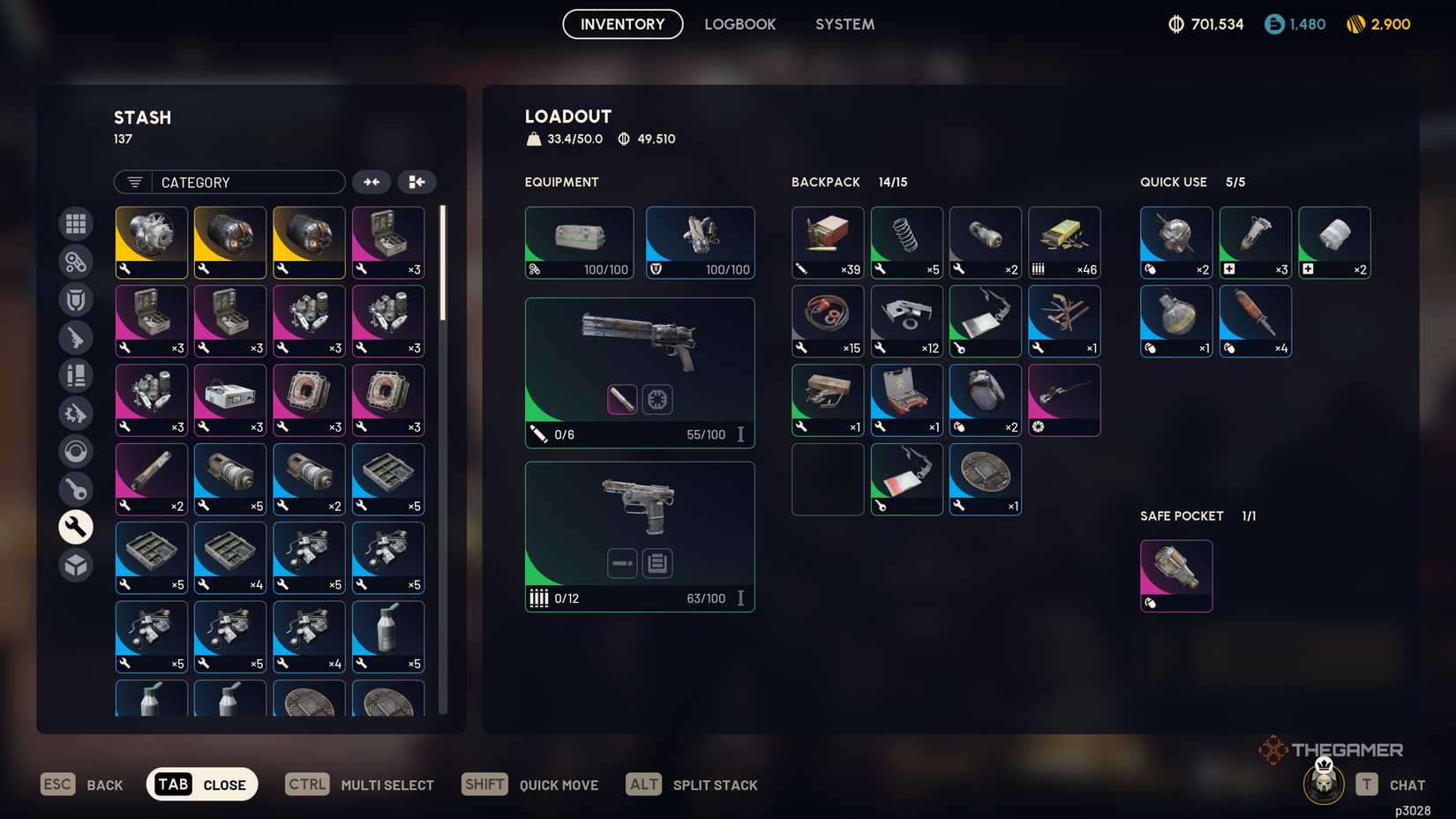Image resolution: width=1456 pixels, height=819 pixels.
Task: Toggle the auto-stack button beside the condense button
Action: click(417, 182)
